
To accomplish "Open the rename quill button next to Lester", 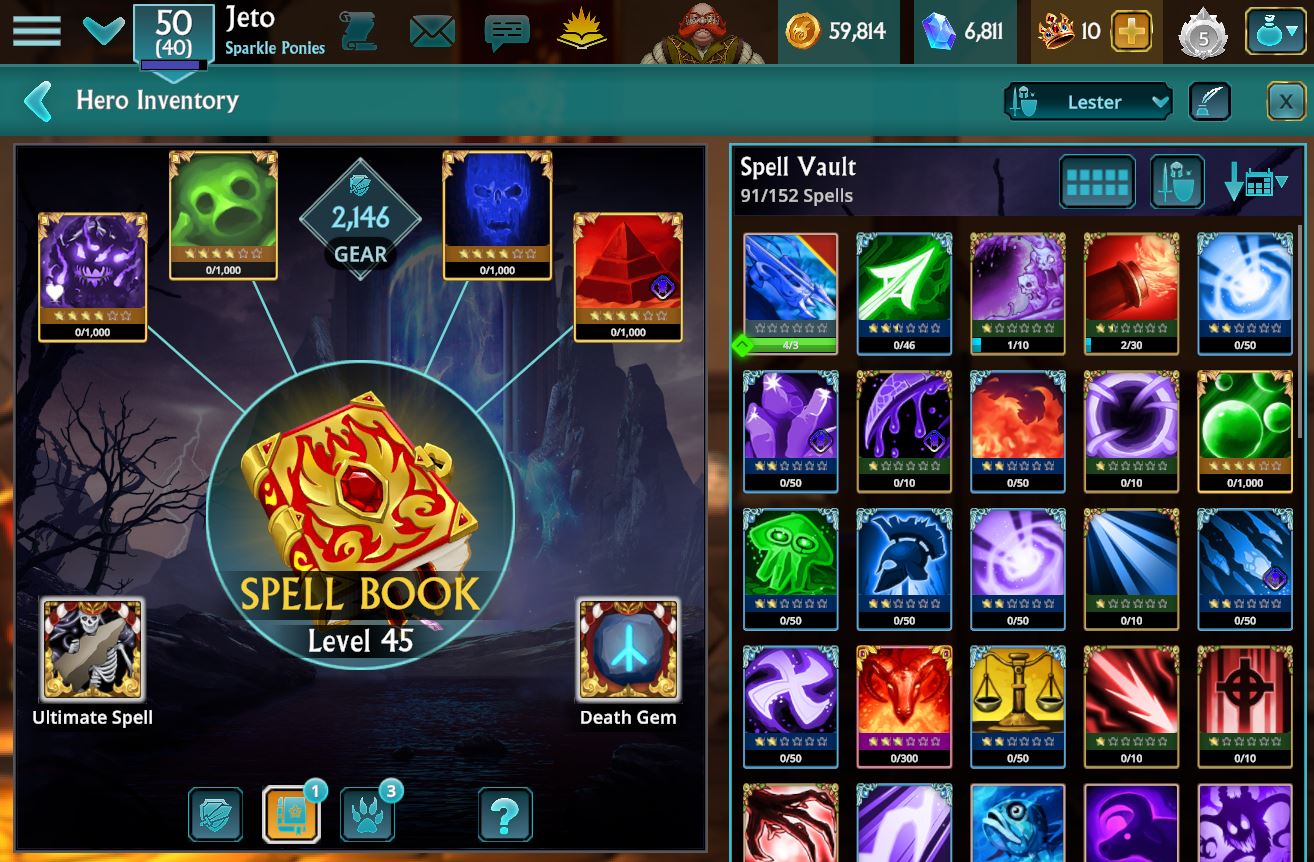I will (x=1209, y=101).
